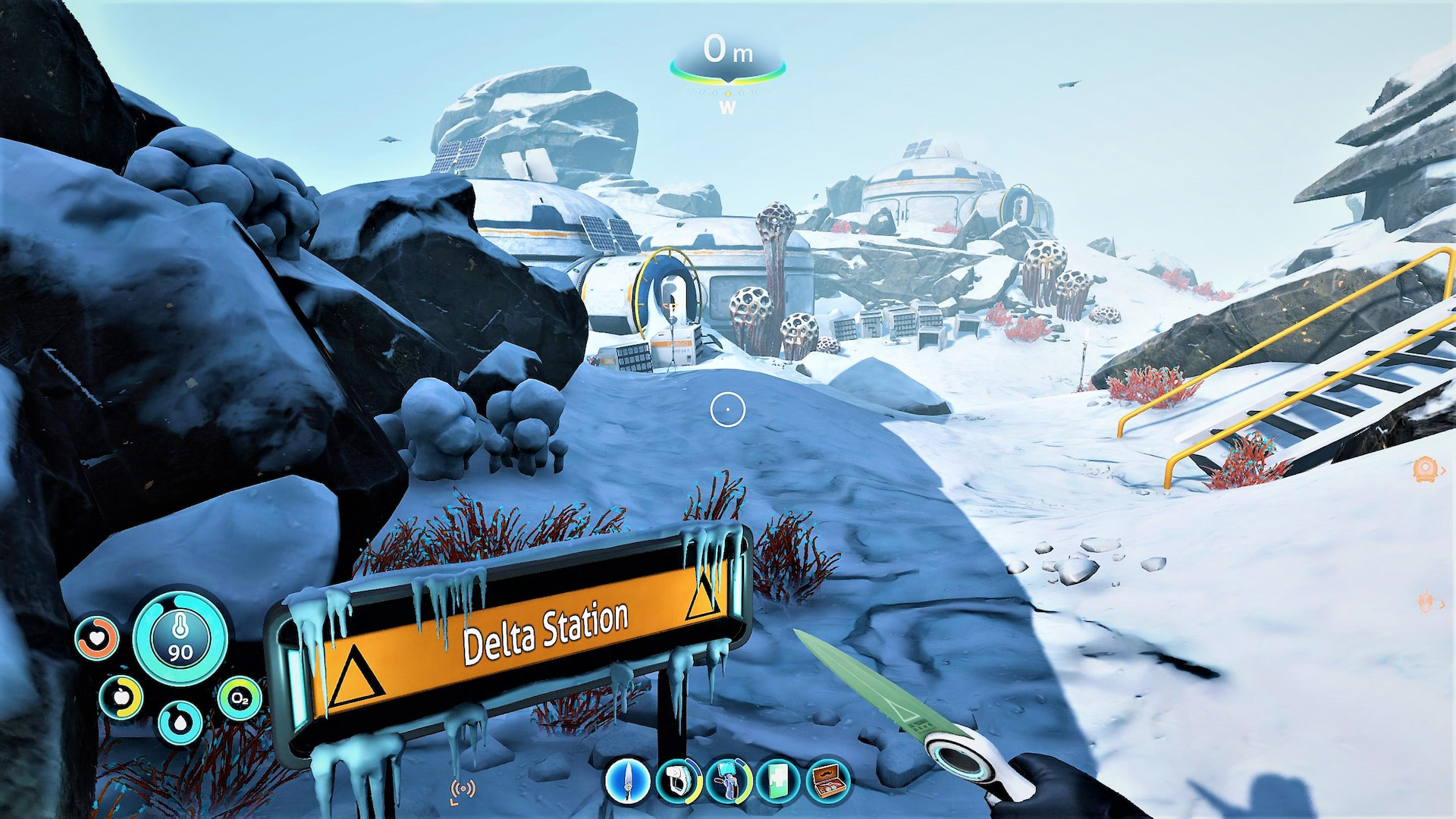Equip the scanner from the hotbar
1456x819 pixels.
[x=677, y=780]
